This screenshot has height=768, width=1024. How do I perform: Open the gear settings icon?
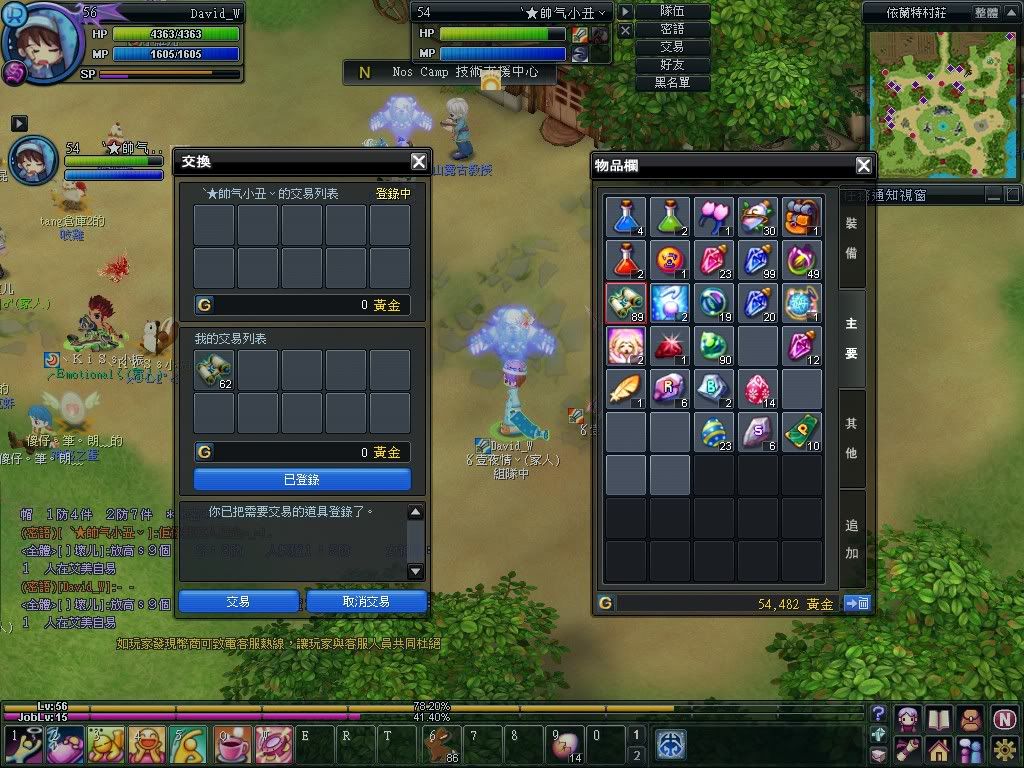(x=1003, y=747)
